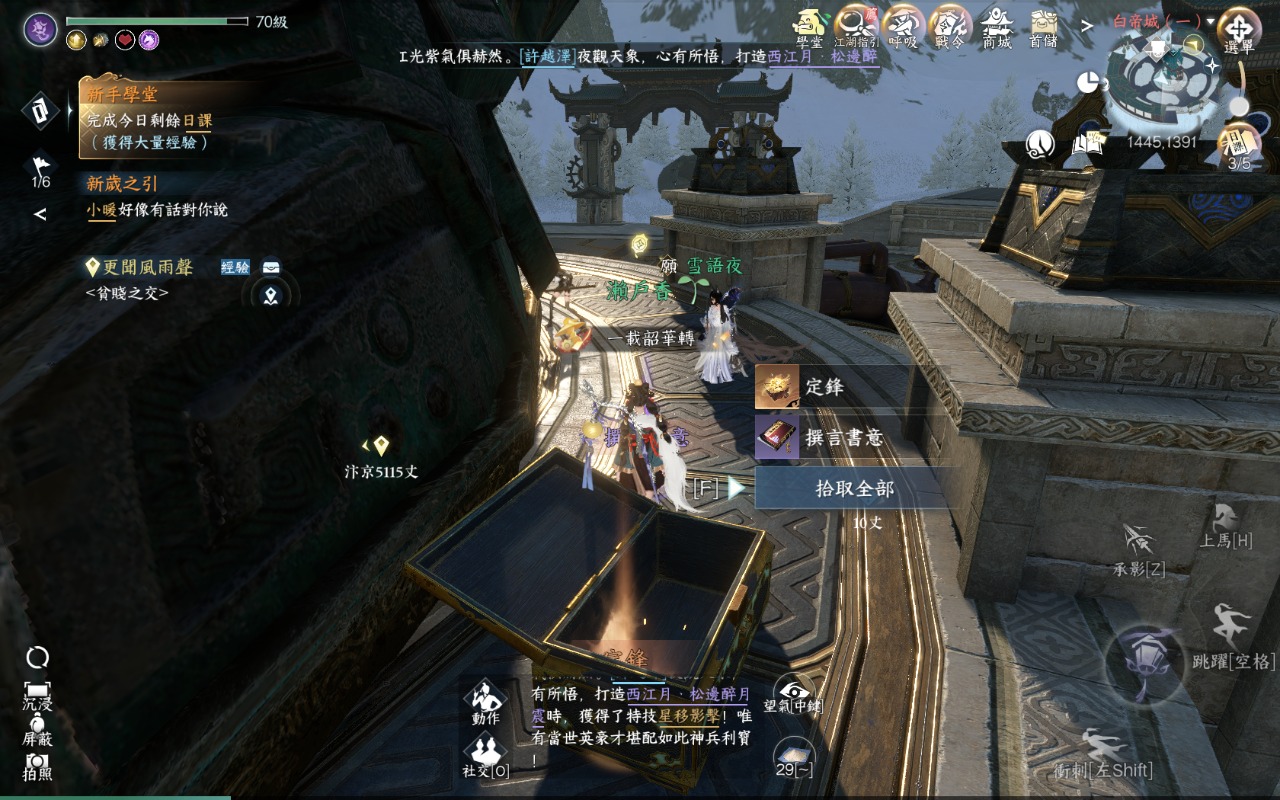Open the 動作 emote menu
Viewport: 1280px width, 800px height.
[x=485, y=701]
